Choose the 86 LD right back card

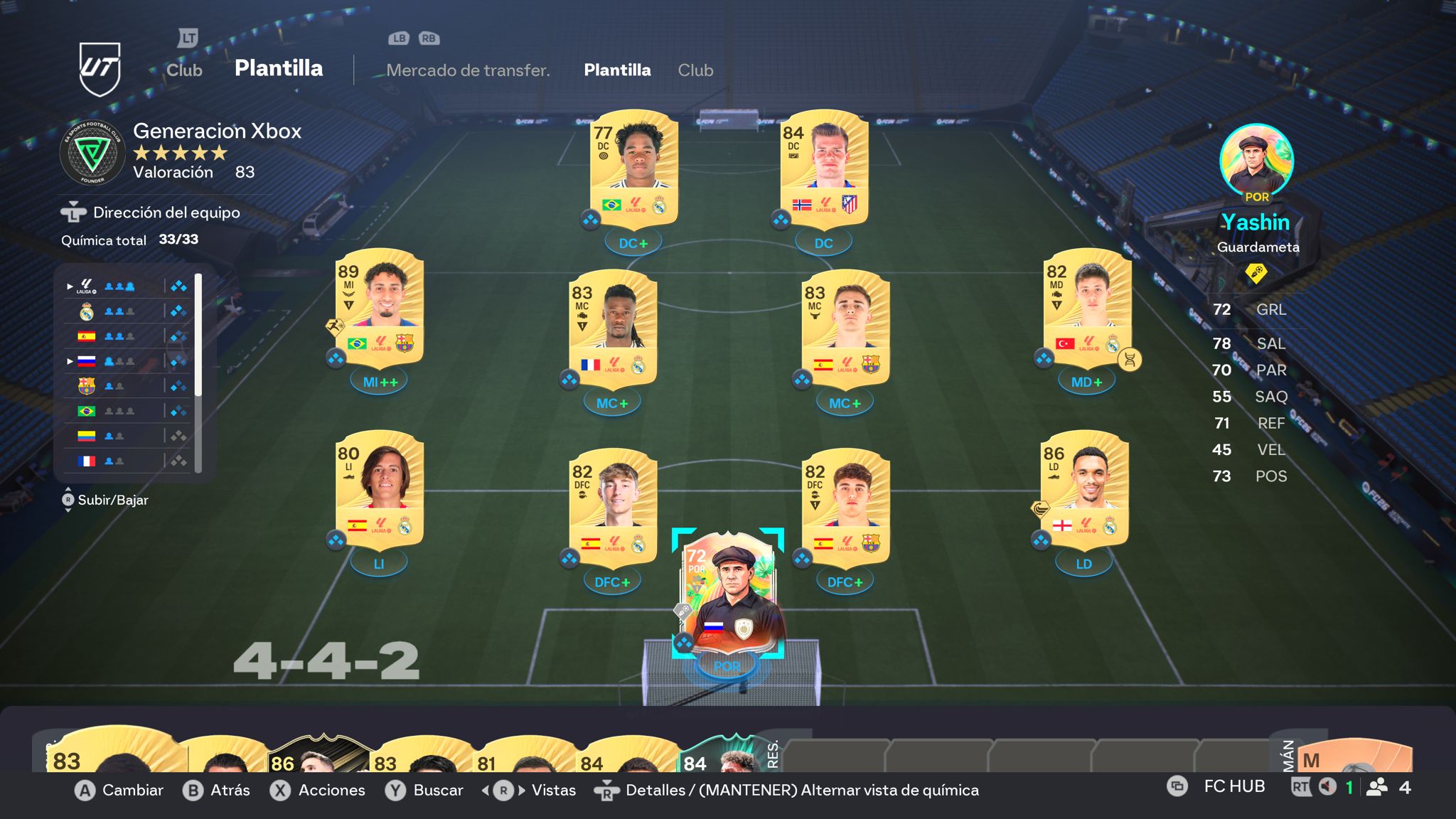click(1084, 489)
